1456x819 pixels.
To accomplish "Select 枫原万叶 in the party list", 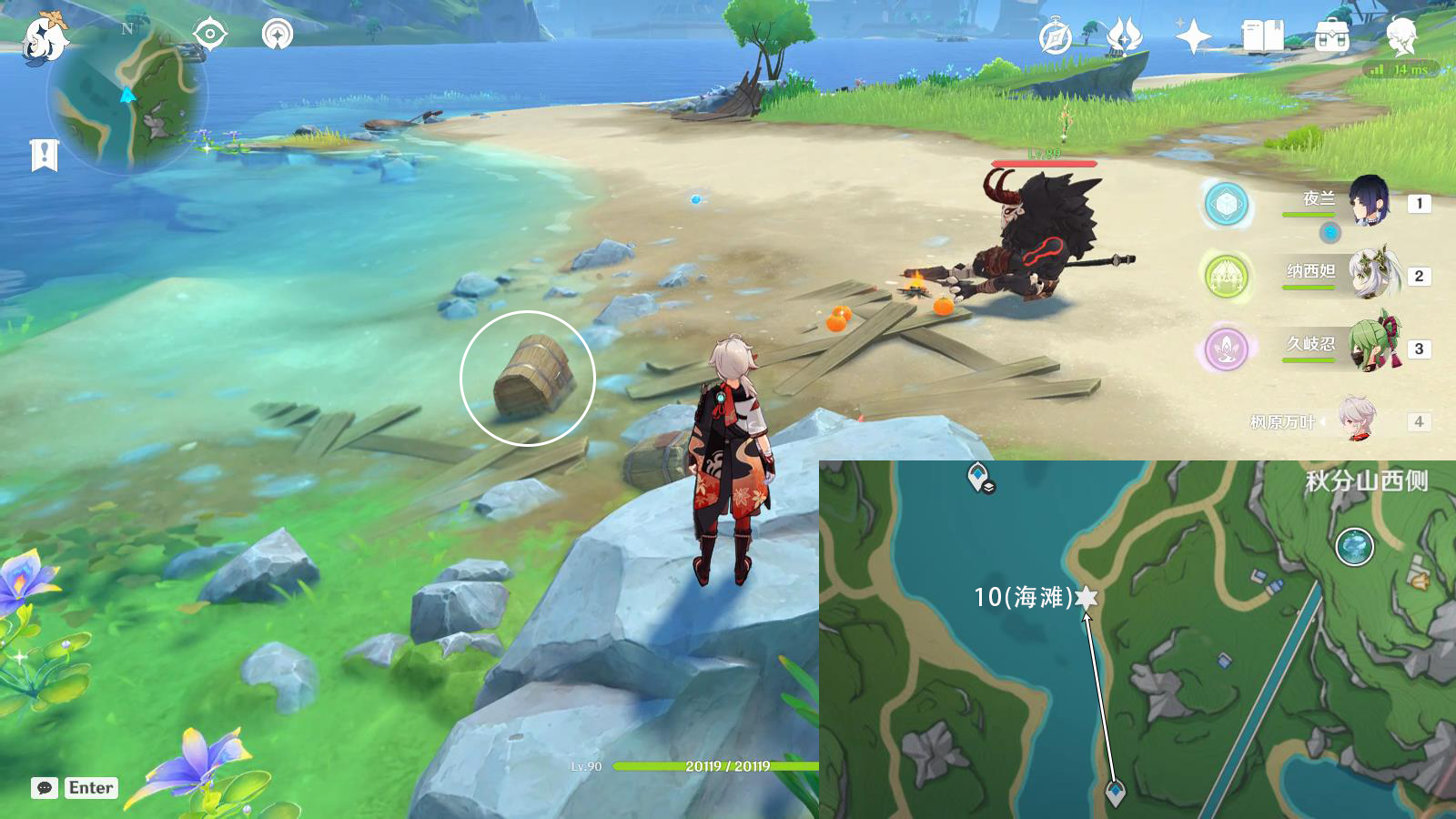I will 1357,420.
